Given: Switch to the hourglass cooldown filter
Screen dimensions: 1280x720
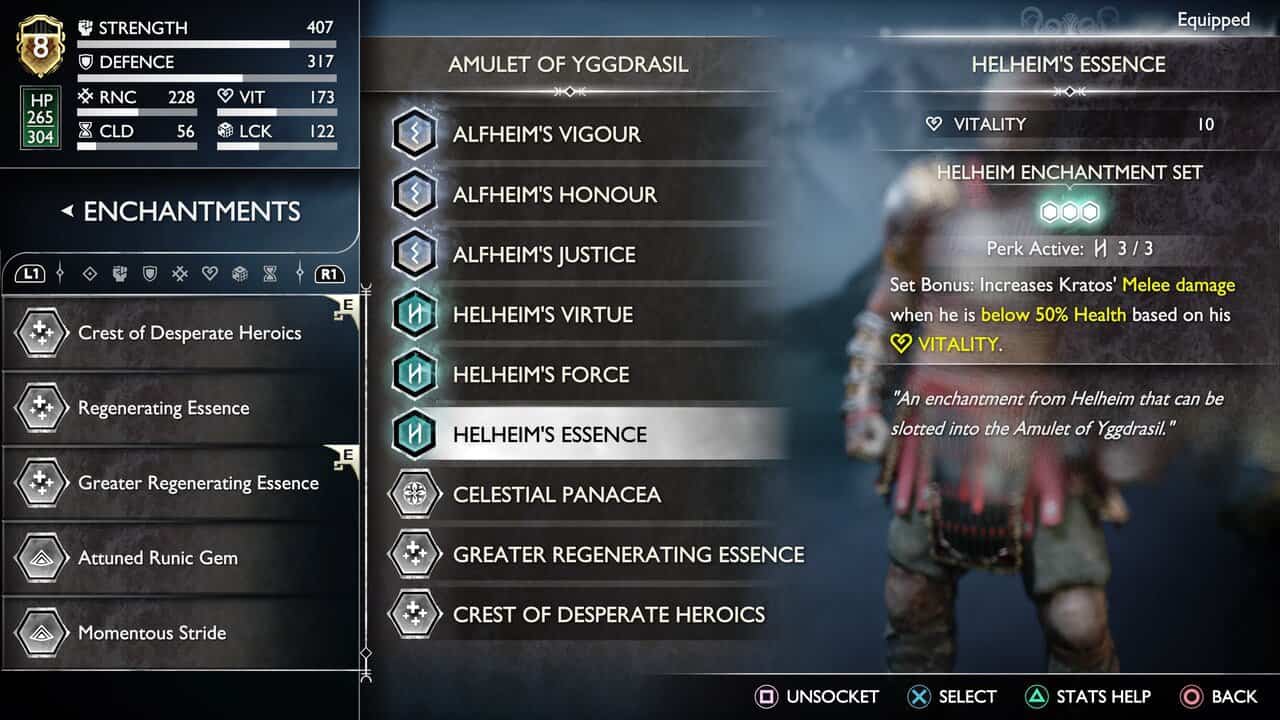Looking at the screenshot, I should point(270,273).
